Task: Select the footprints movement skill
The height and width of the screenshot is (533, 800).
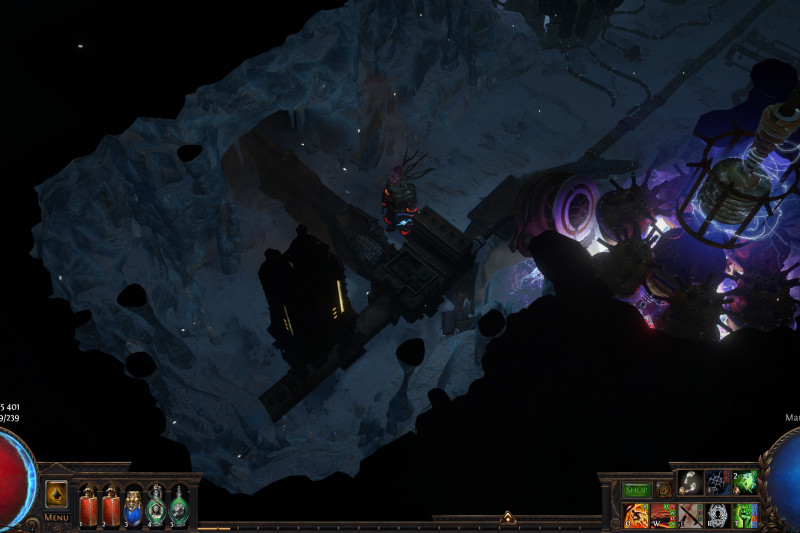Action: coord(691,483)
